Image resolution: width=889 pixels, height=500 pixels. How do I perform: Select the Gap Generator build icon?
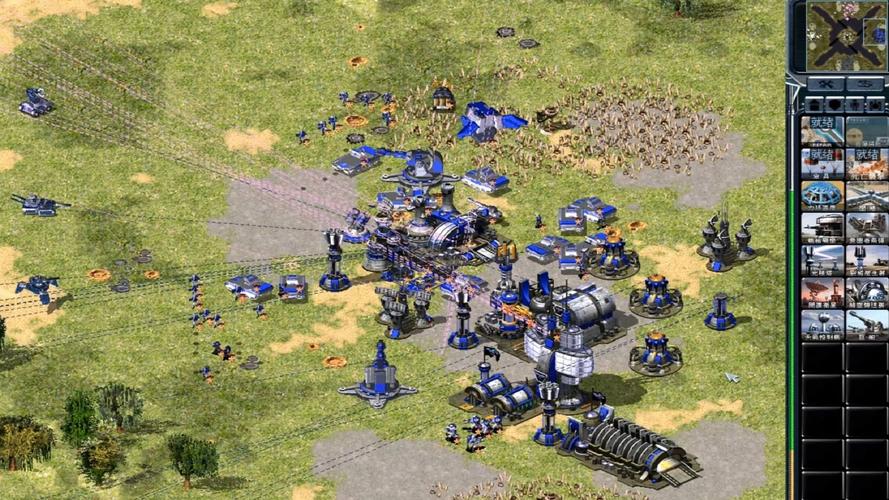point(866,293)
